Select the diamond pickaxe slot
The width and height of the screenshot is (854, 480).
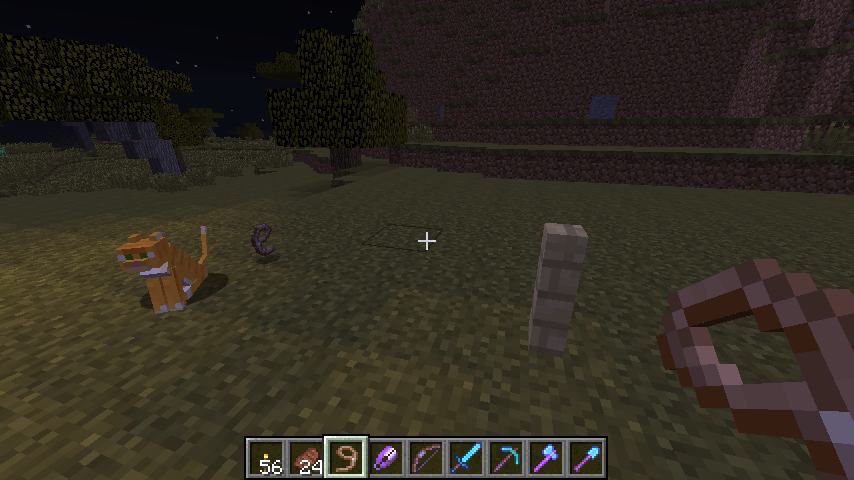pos(507,458)
